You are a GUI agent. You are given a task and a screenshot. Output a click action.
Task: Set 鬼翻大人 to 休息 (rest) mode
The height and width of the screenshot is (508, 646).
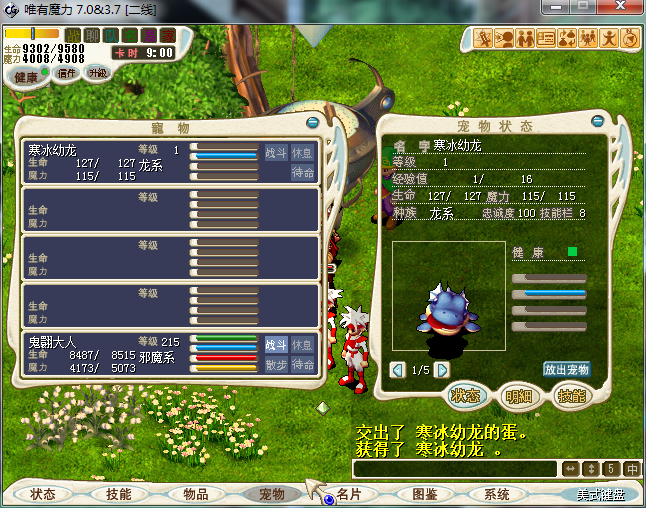[x=302, y=344]
